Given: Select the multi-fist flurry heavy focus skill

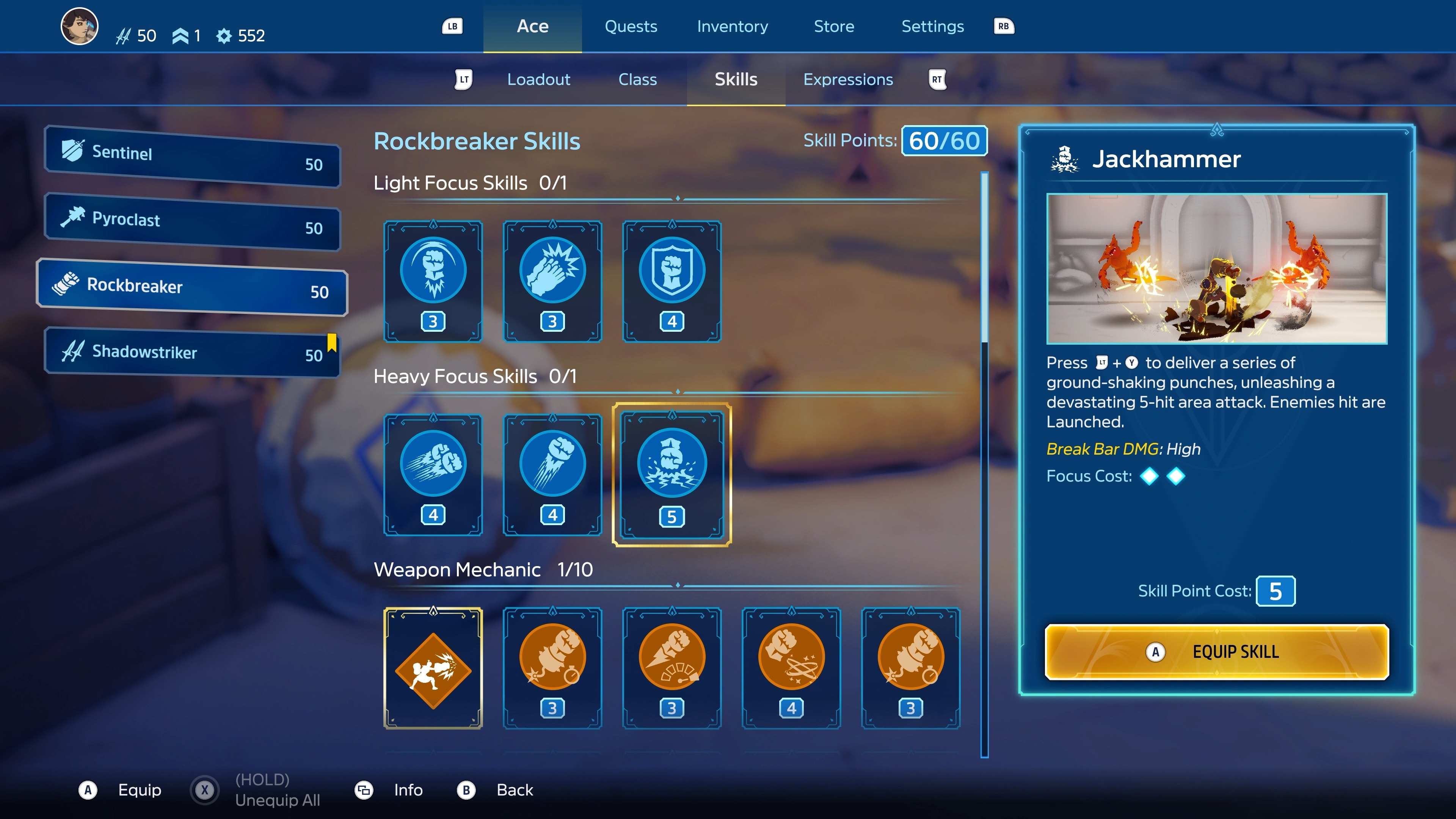Looking at the screenshot, I should coord(433,474).
